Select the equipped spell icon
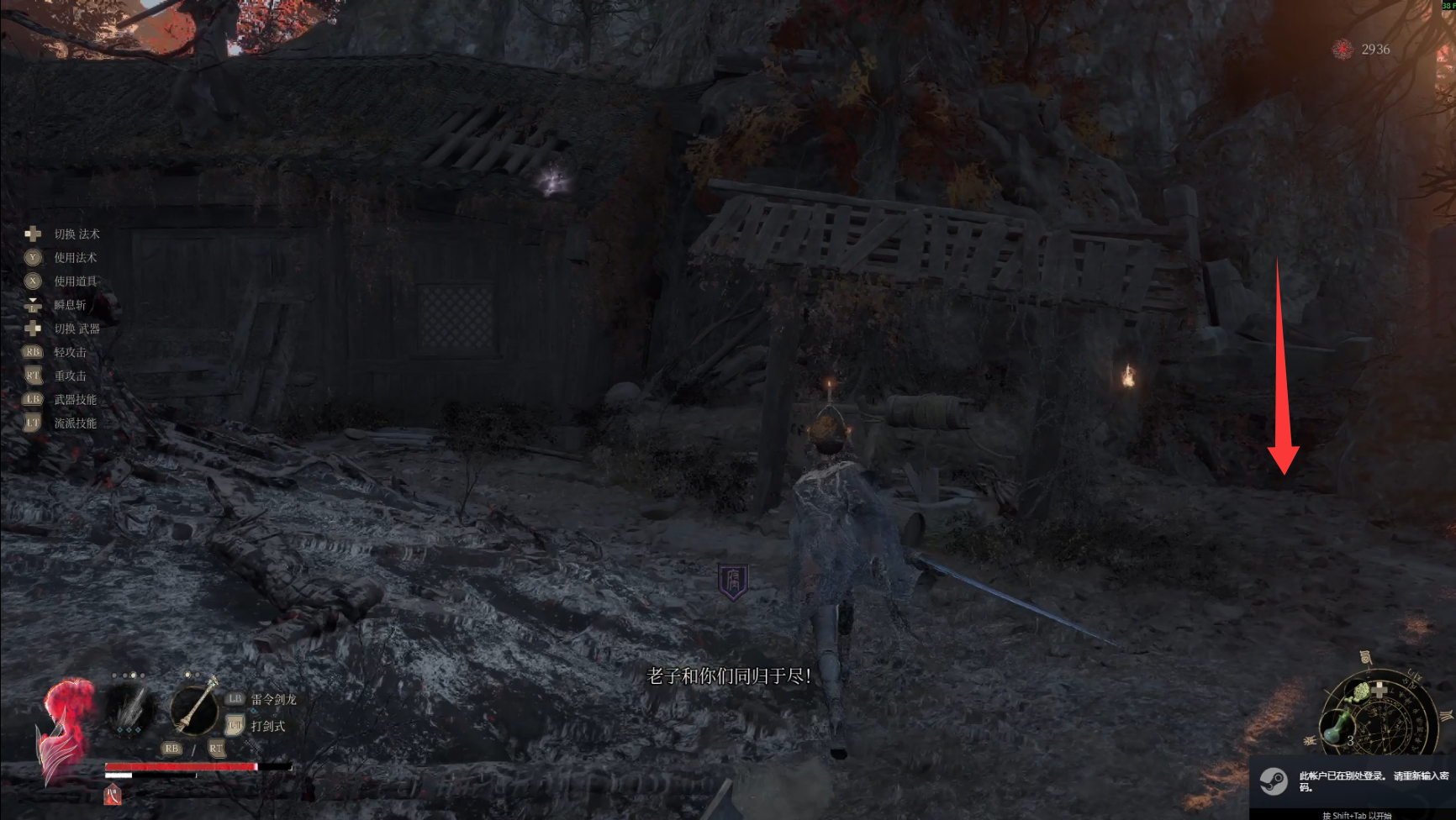The height and width of the screenshot is (820, 1456). coord(129,711)
